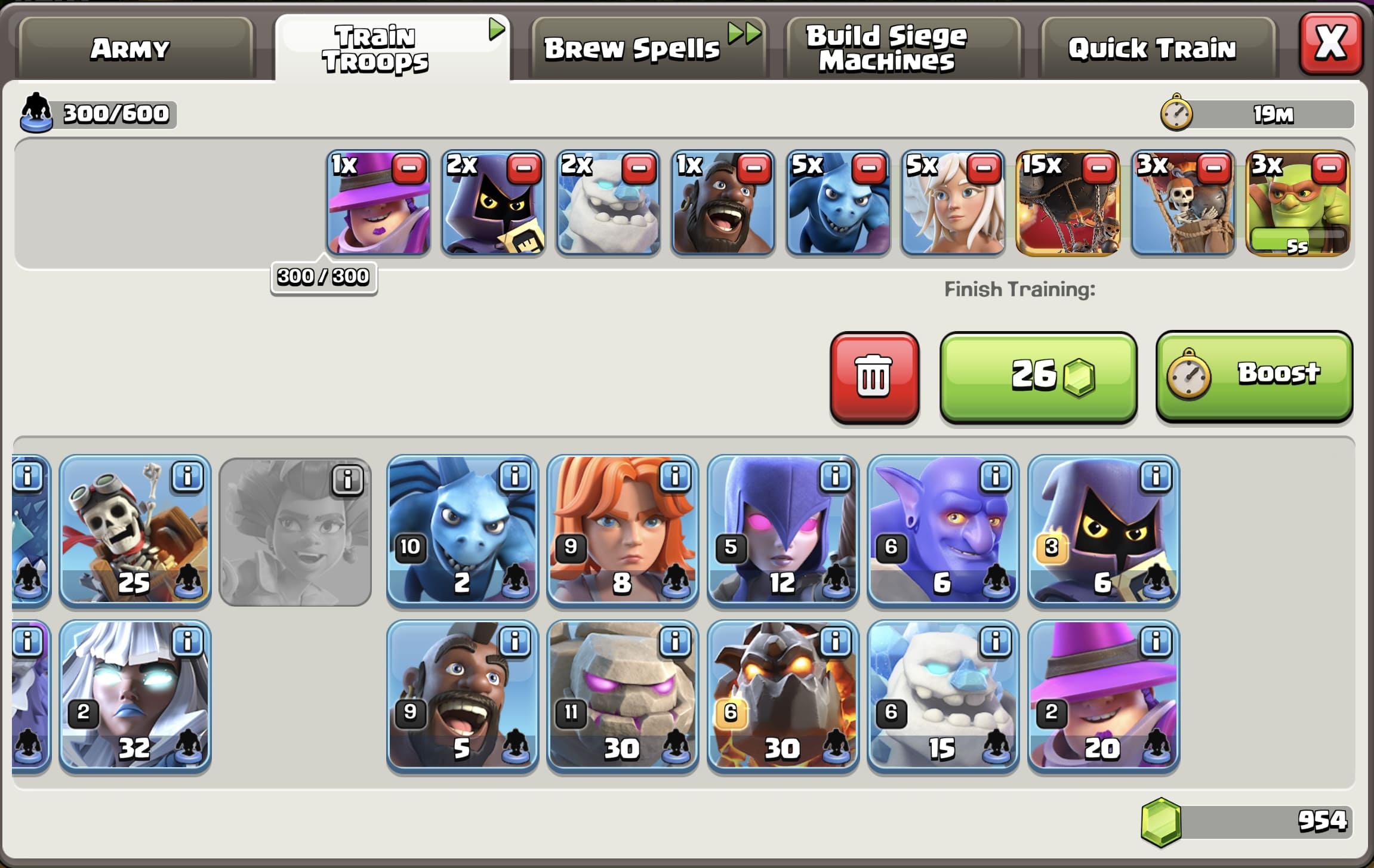Train a Witch
The width and height of the screenshot is (1374, 868).
point(782,531)
